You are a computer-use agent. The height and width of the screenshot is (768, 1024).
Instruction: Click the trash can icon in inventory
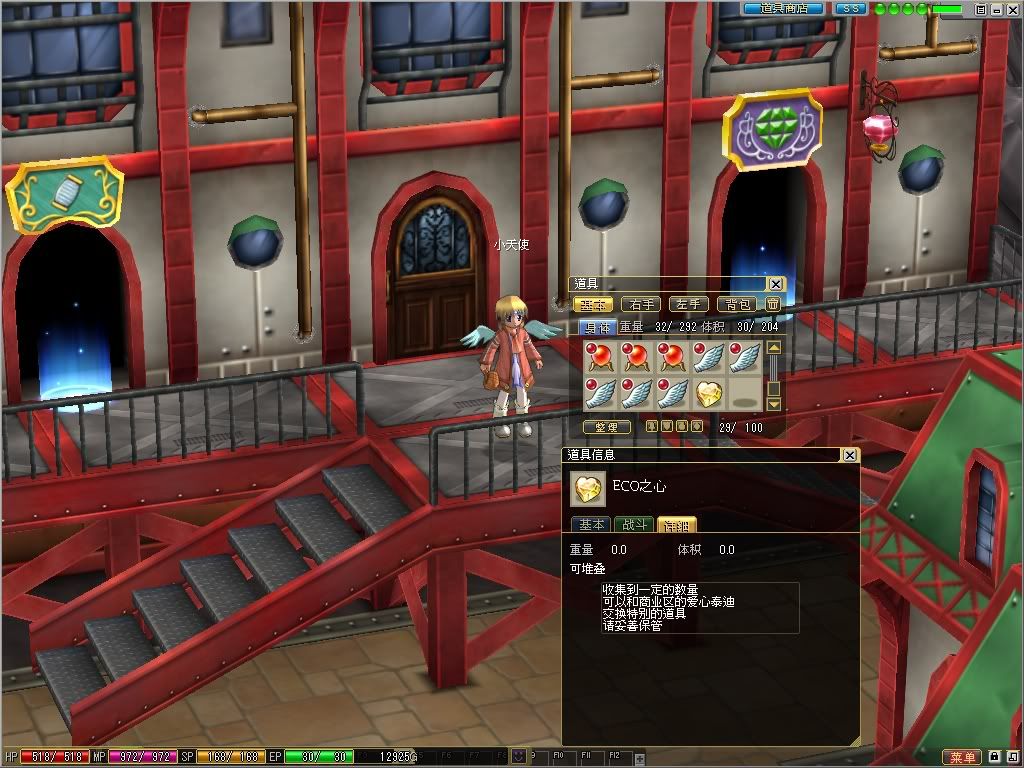click(773, 304)
